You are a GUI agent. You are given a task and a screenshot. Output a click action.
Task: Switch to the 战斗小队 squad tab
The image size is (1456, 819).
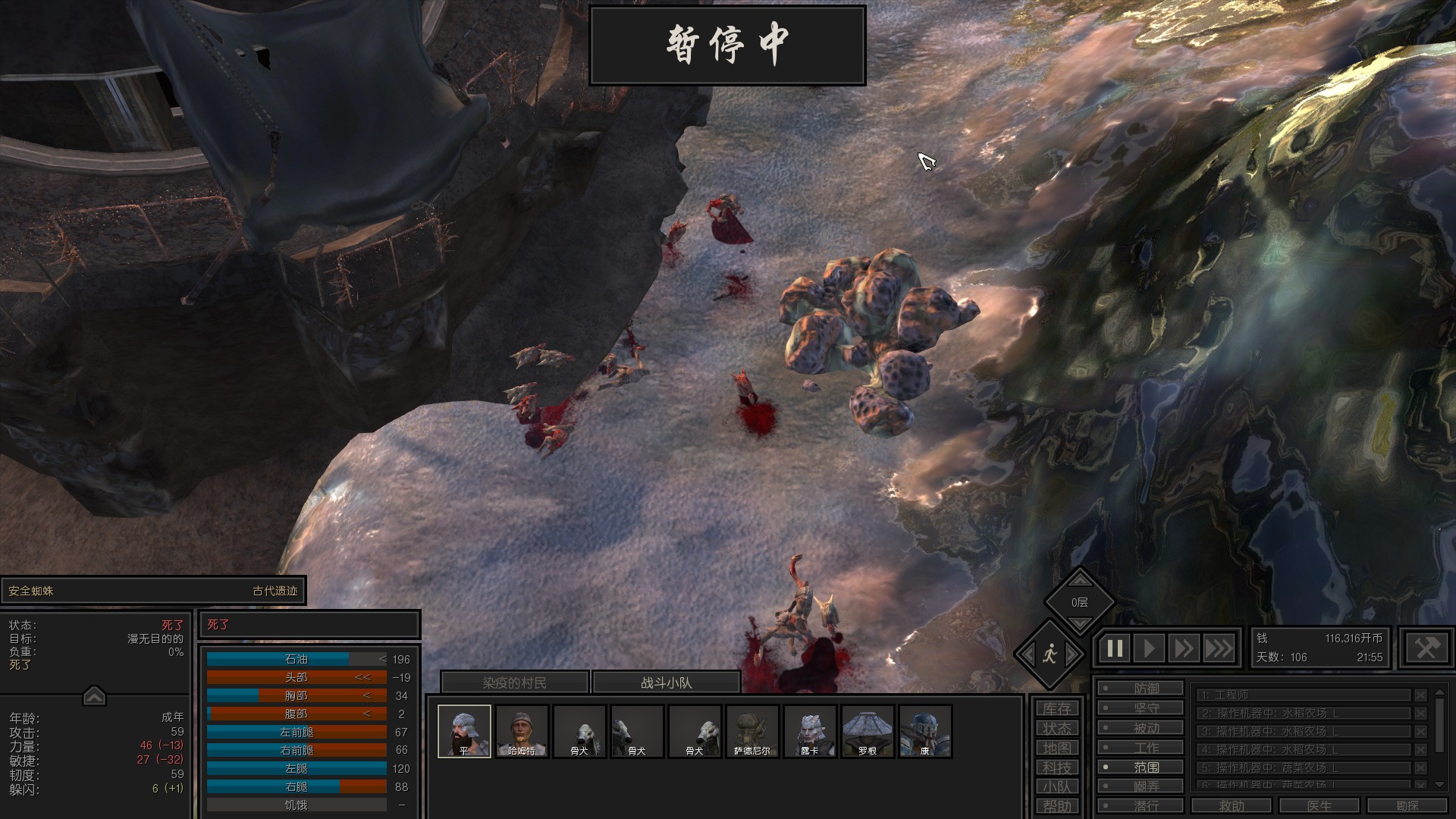[x=666, y=682]
